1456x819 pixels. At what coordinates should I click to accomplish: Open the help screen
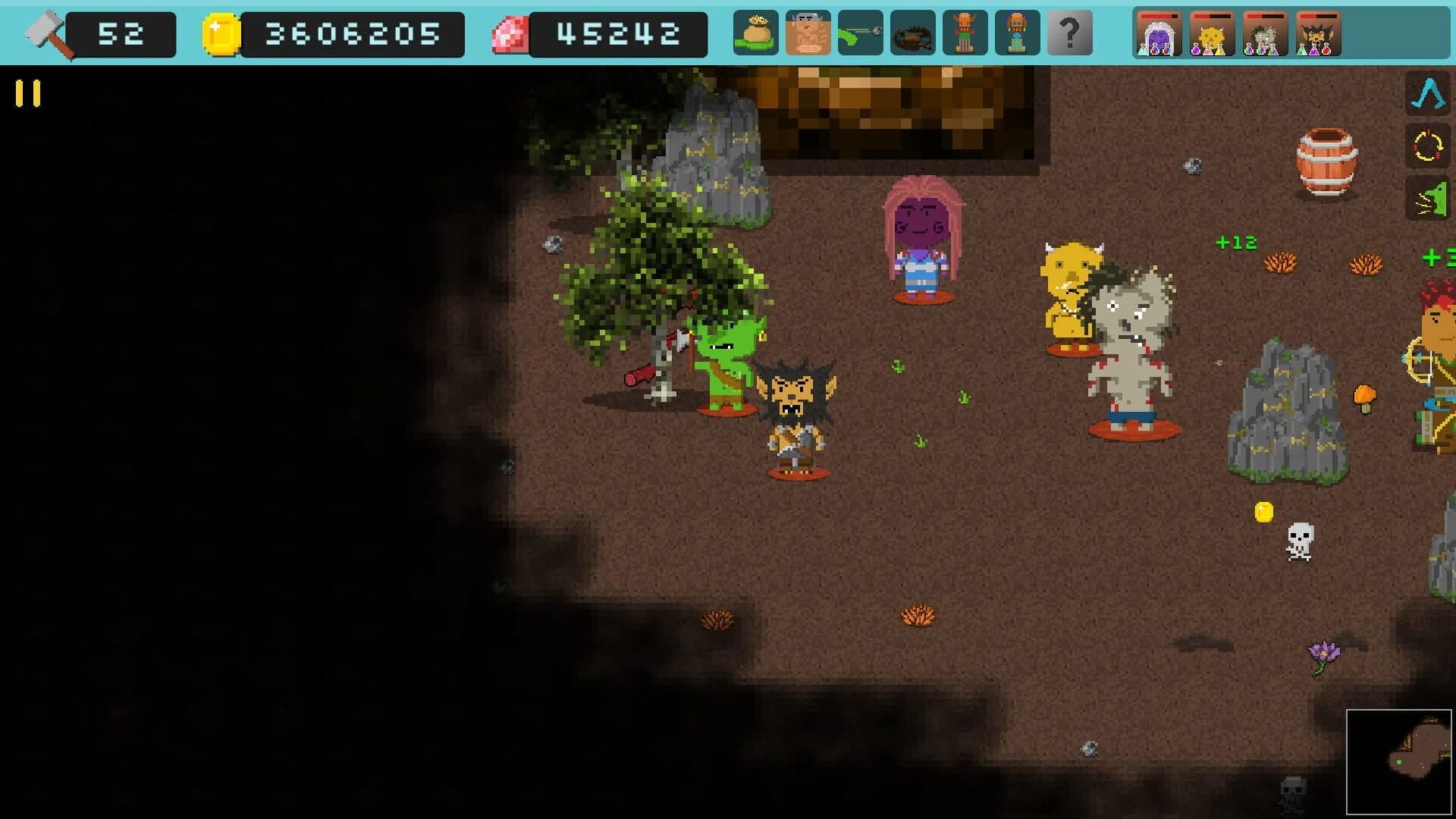coord(1069,33)
